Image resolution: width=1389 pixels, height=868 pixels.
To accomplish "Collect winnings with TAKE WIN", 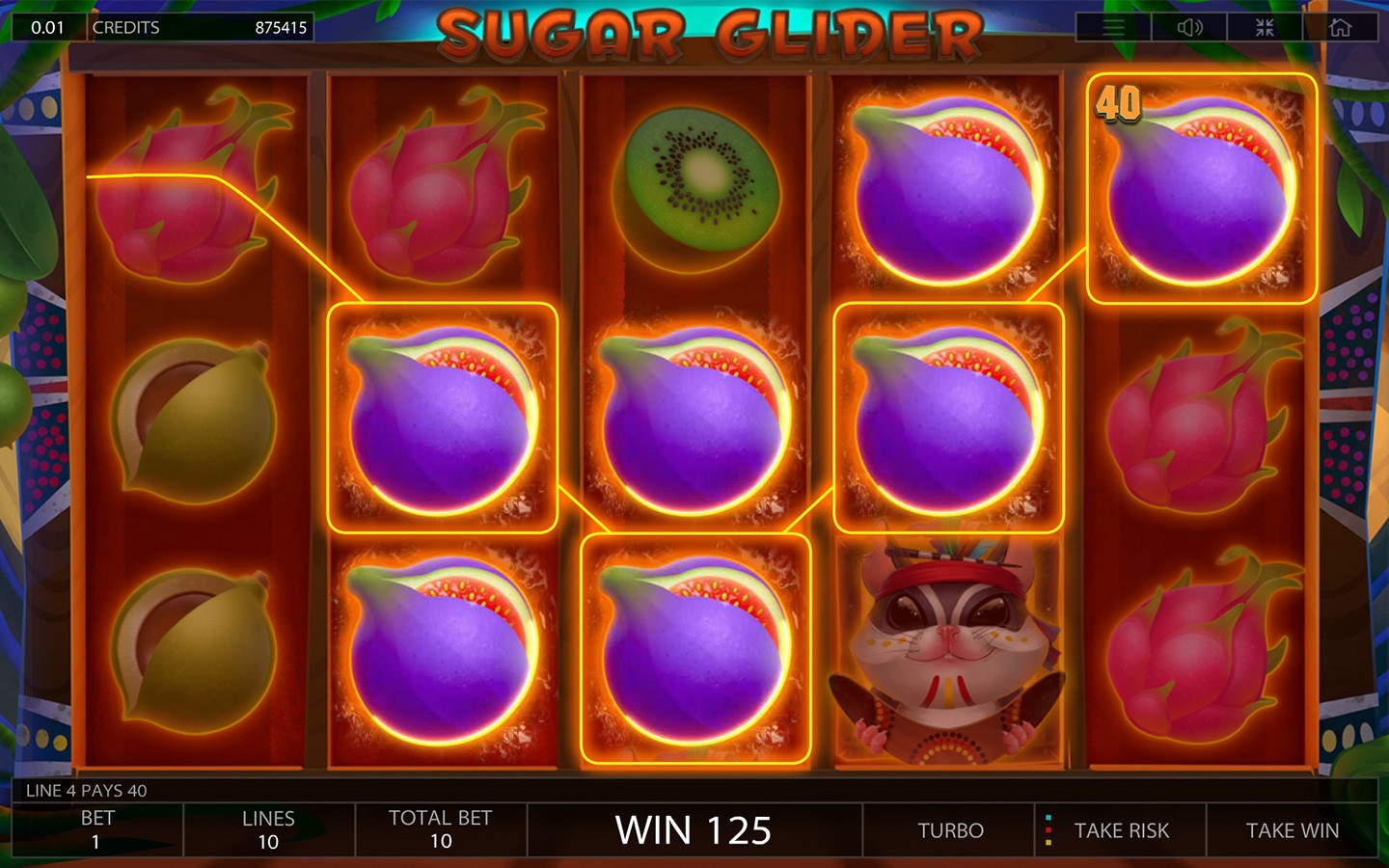I will click(x=1292, y=830).
